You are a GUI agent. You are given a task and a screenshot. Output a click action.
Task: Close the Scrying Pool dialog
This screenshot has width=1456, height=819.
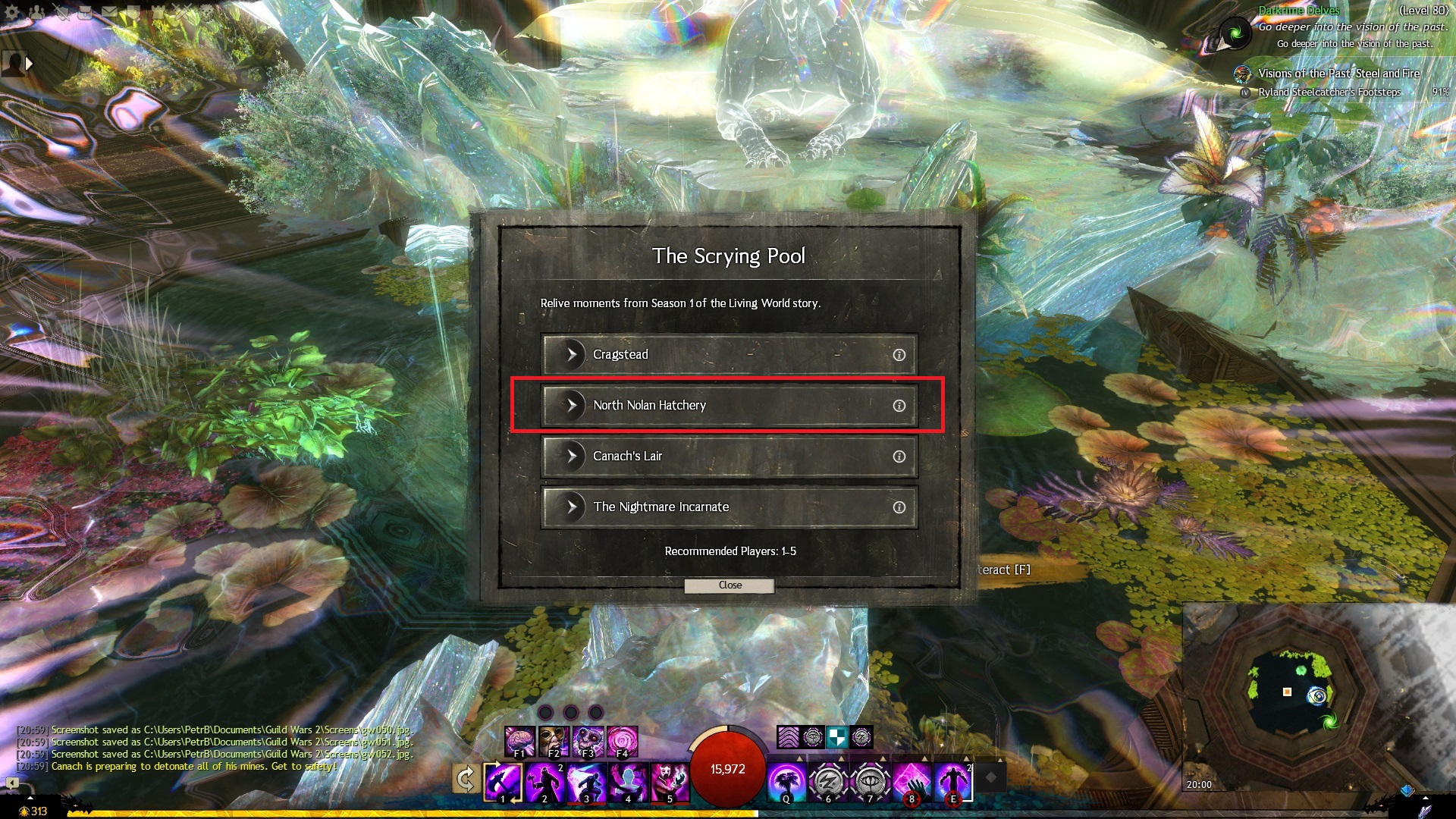click(730, 585)
